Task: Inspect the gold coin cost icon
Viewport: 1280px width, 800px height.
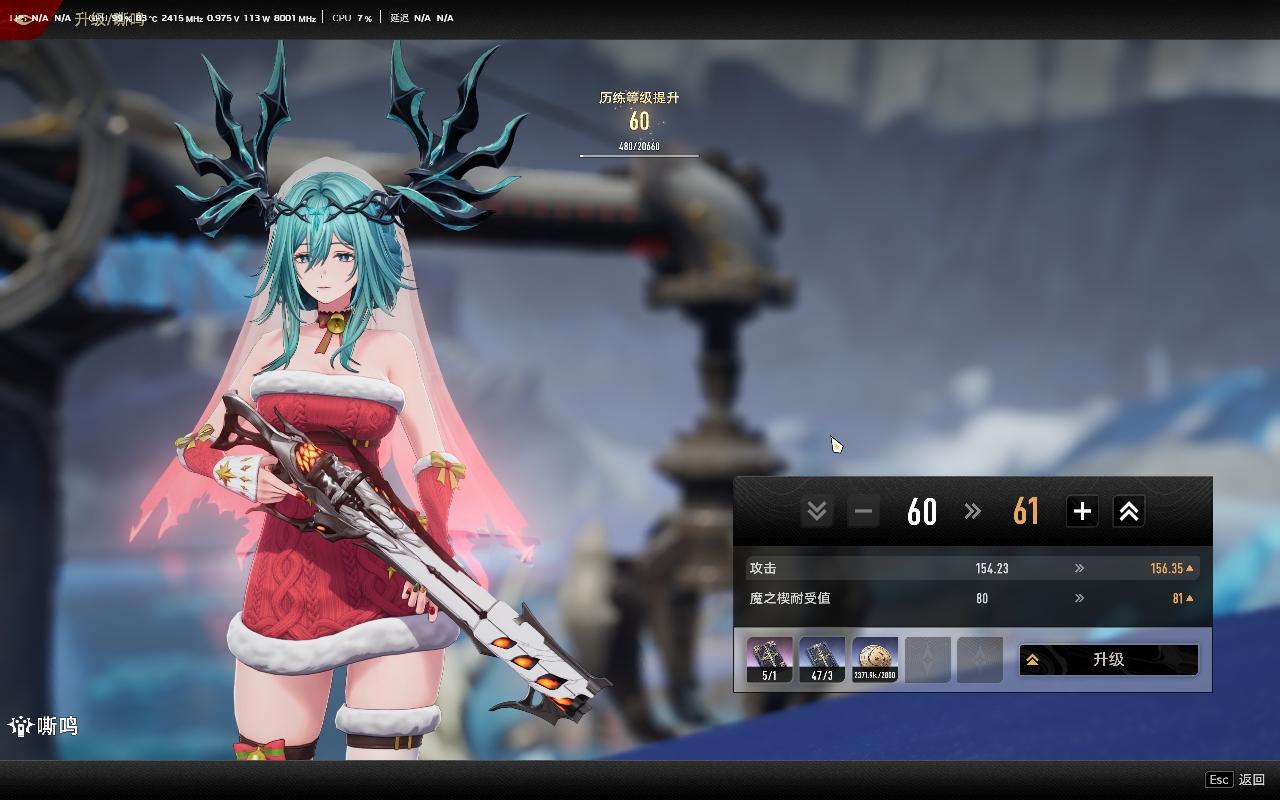Action: pyautogui.click(x=875, y=660)
